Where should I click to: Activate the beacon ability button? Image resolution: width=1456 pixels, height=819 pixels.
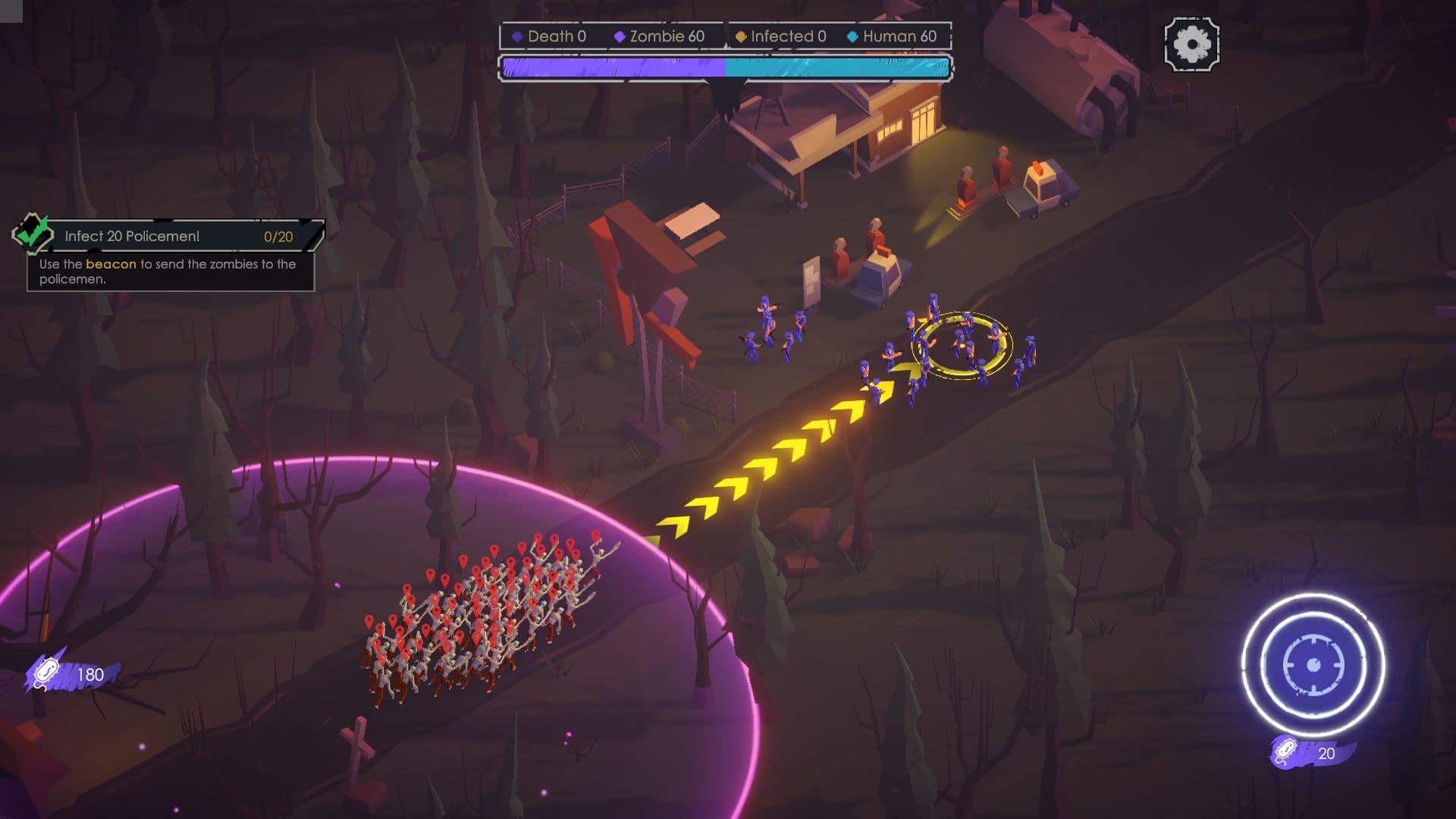coord(1313,665)
